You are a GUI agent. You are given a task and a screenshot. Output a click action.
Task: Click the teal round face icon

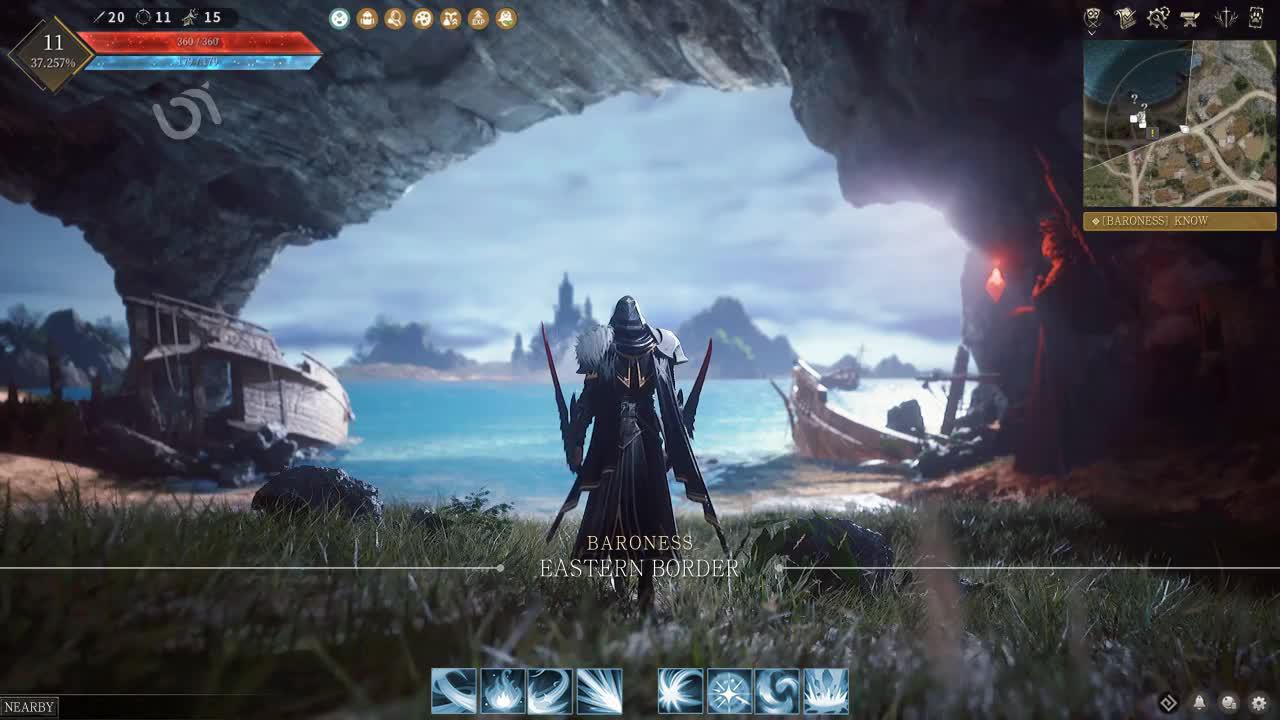point(340,18)
